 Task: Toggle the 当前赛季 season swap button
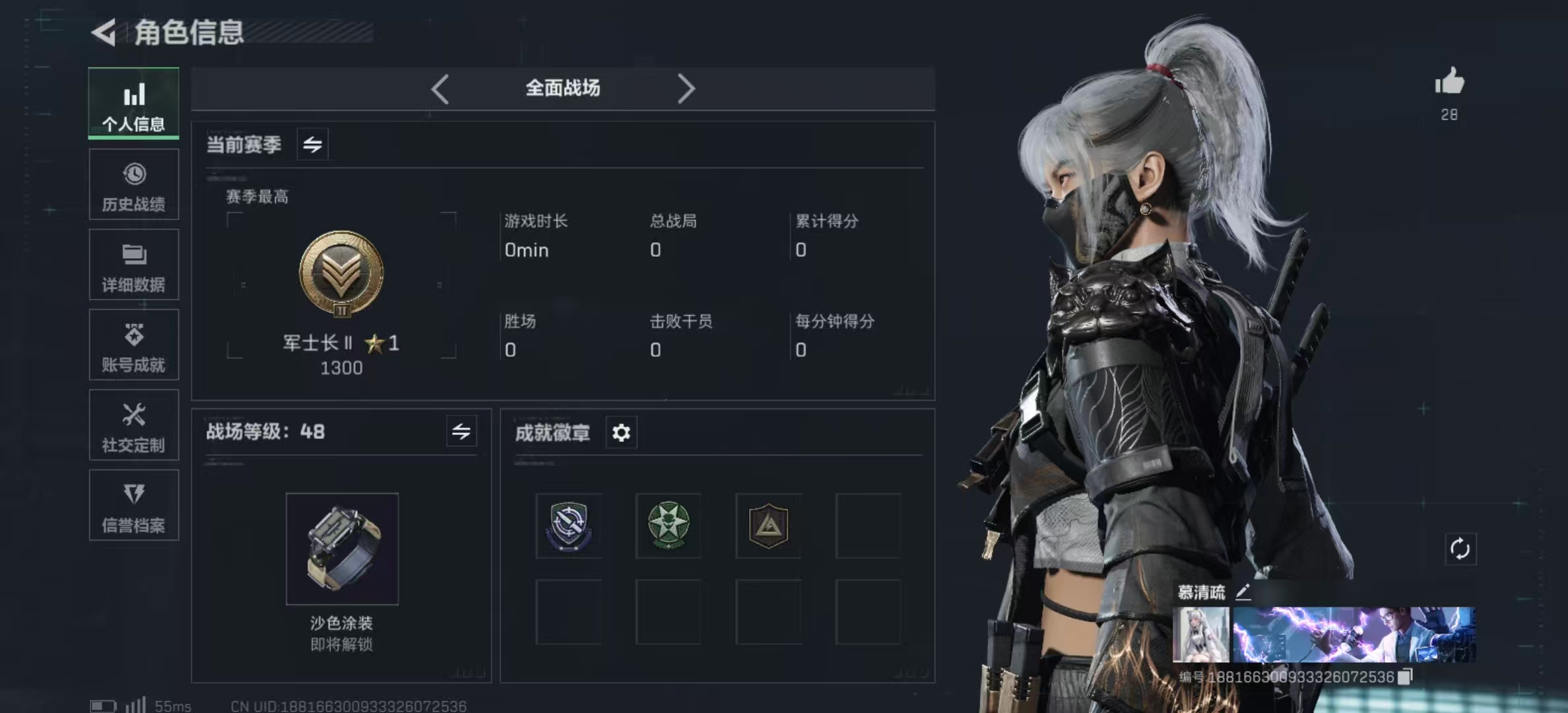pos(313,144)
